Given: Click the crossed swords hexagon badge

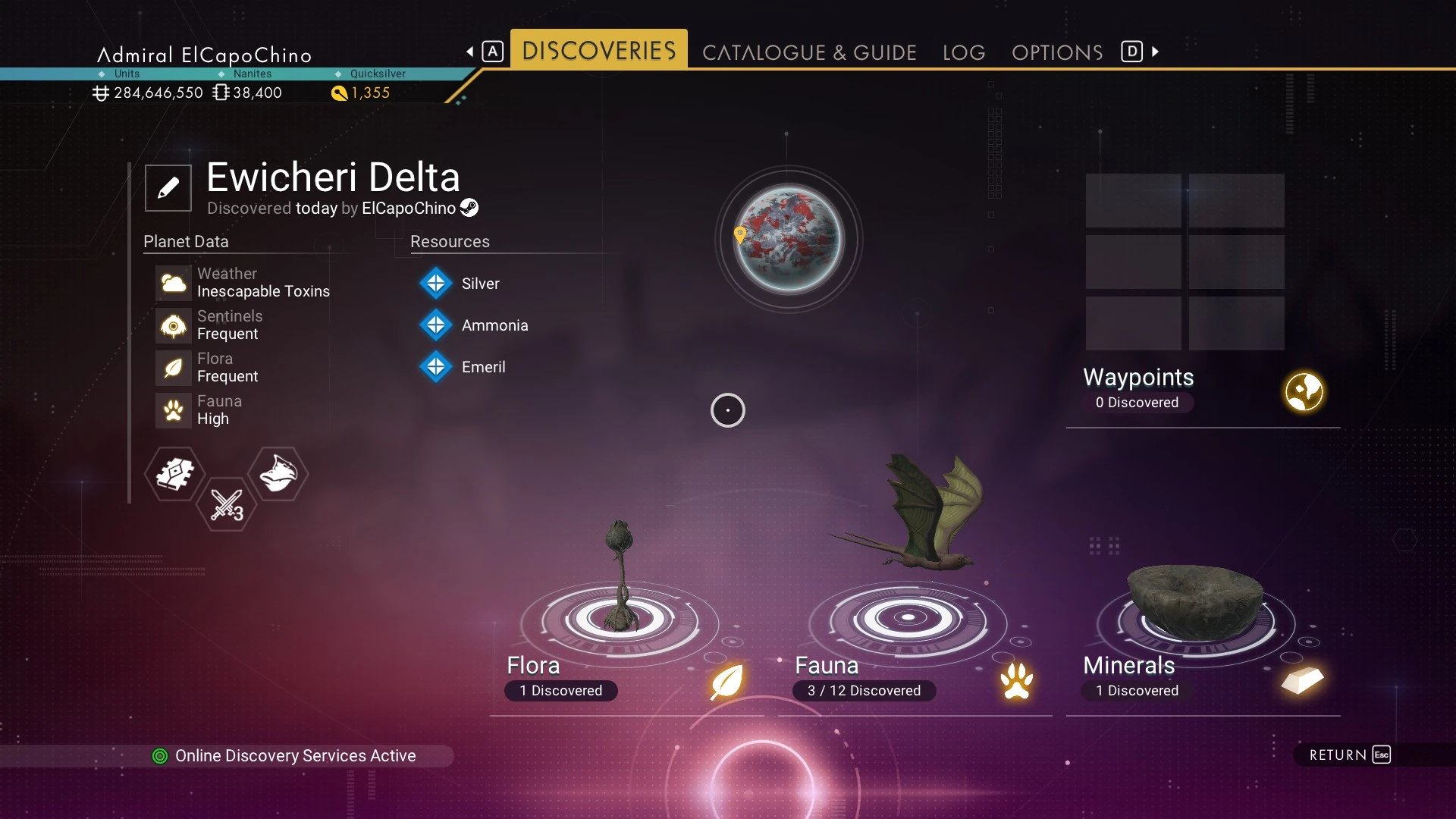Looking at the screenshot, I should (x=226, y=504).
